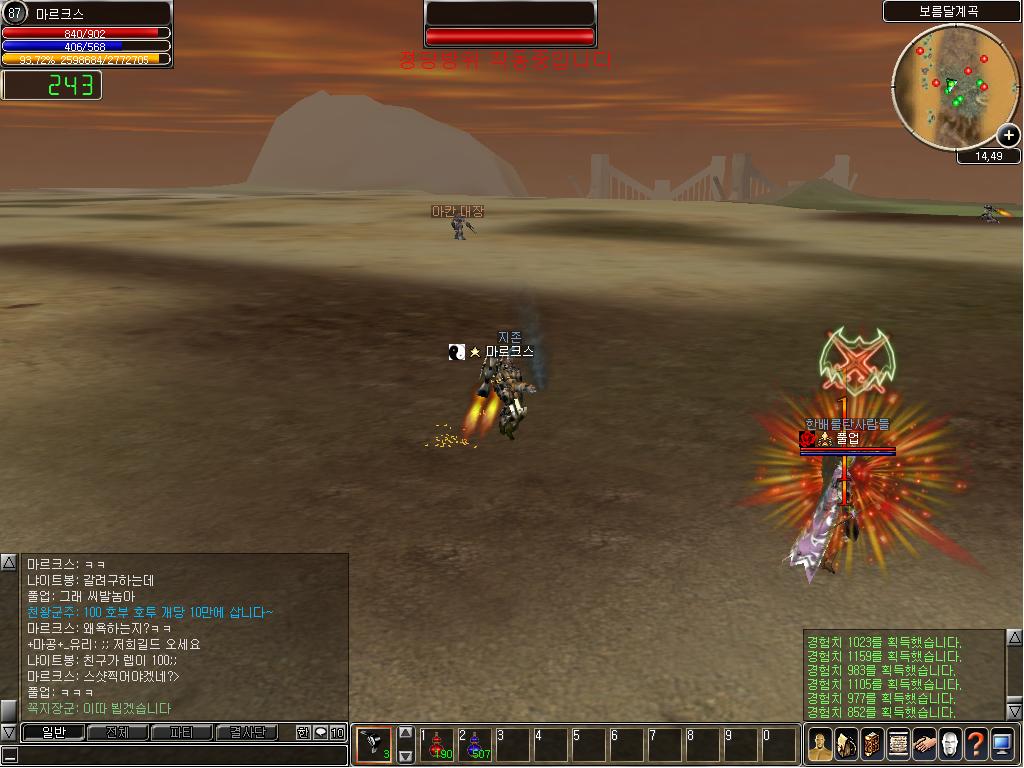
Task: Use the blue mana potion in slot 2
Action: pos(476,745)
